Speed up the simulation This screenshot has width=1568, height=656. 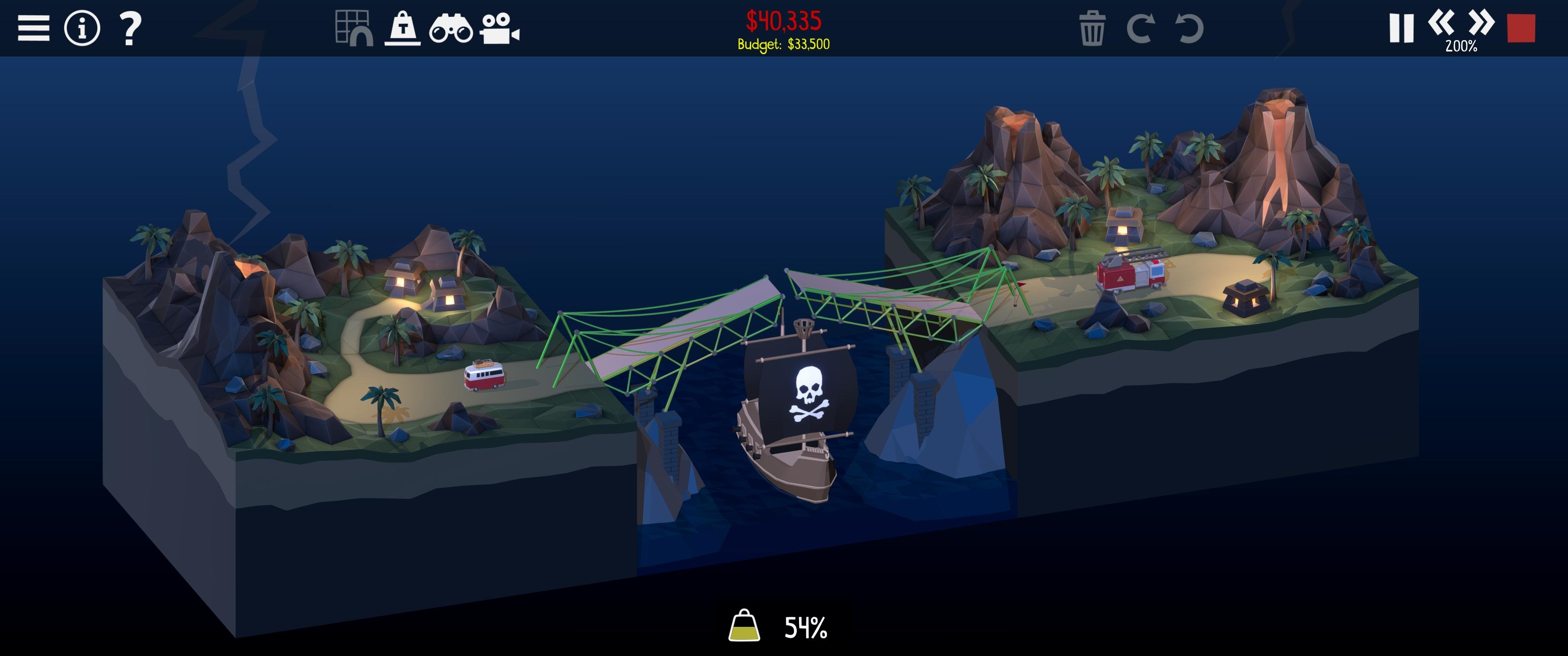pos(1481,23)
